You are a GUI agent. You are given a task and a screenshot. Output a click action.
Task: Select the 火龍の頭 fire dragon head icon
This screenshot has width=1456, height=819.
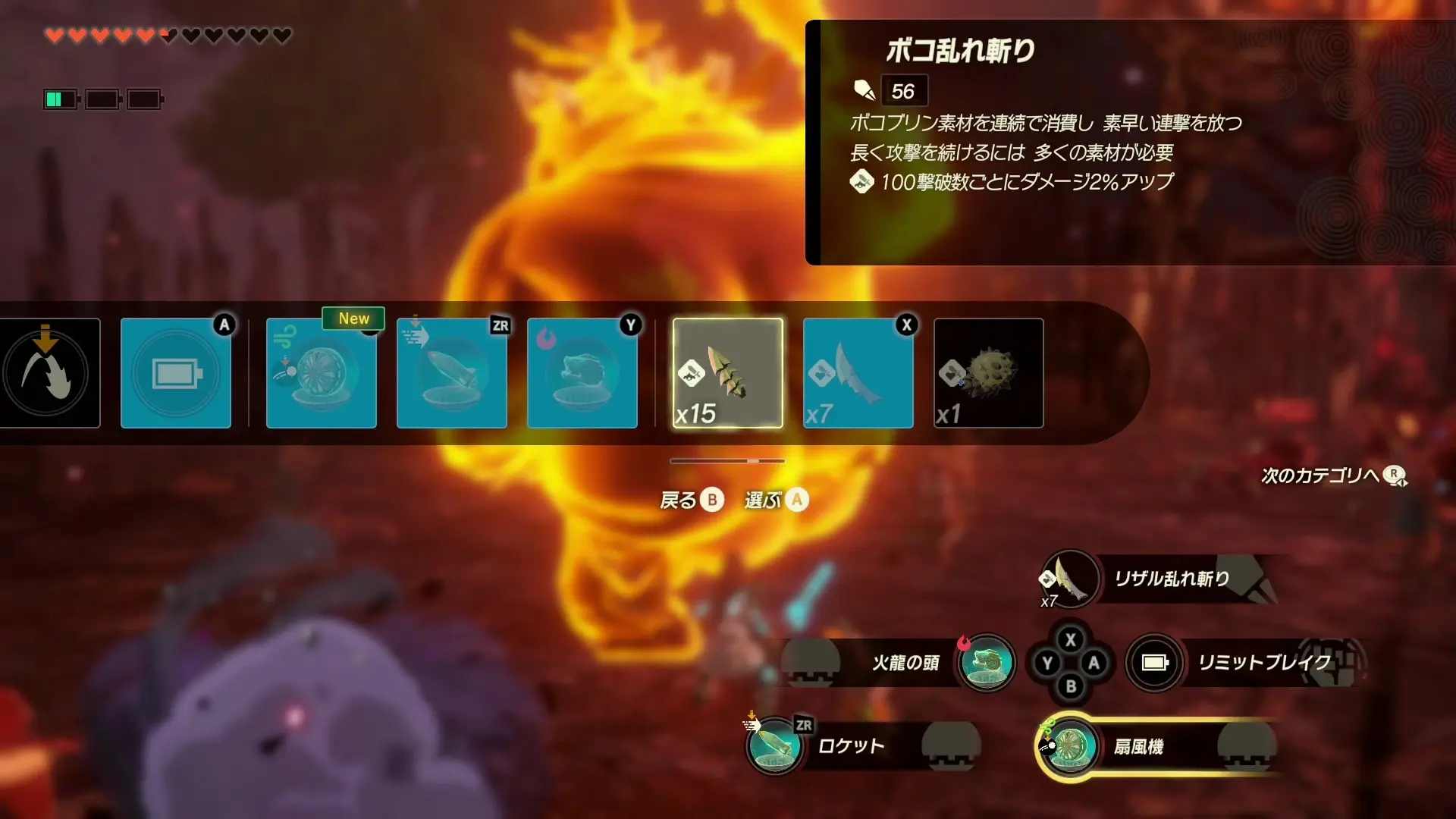click(x=987, y=664)
